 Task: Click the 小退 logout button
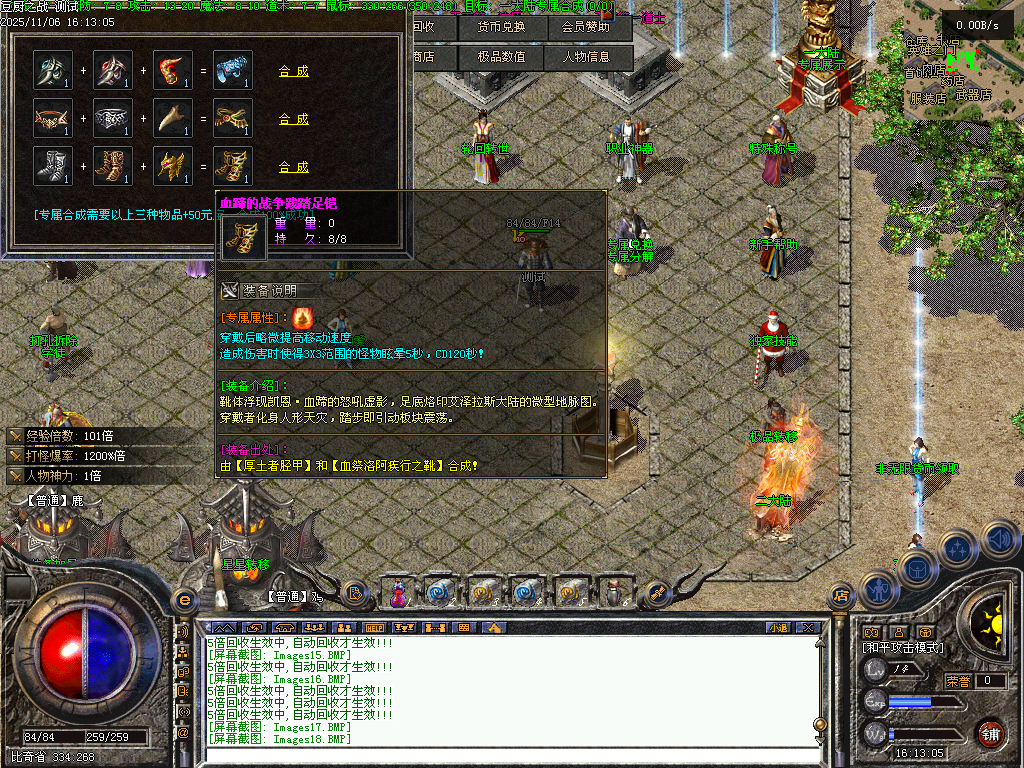(778, 628)
